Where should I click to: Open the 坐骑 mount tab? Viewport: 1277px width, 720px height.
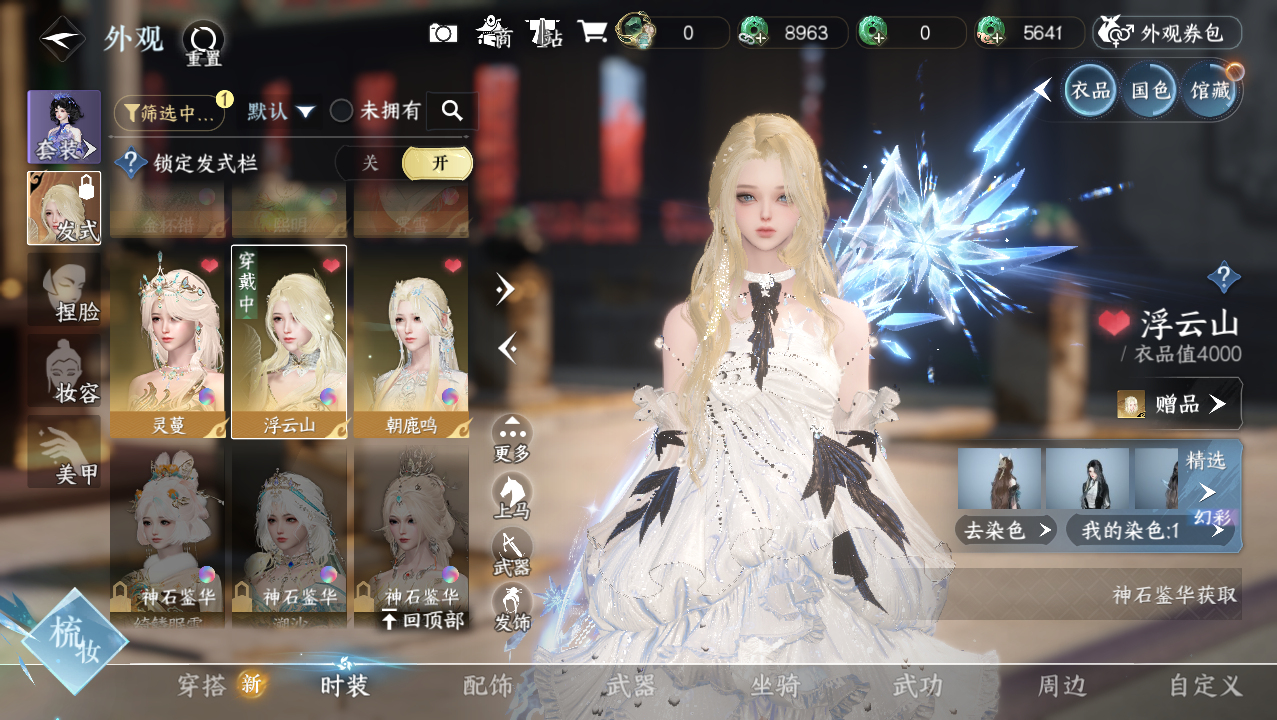(775, 686)
